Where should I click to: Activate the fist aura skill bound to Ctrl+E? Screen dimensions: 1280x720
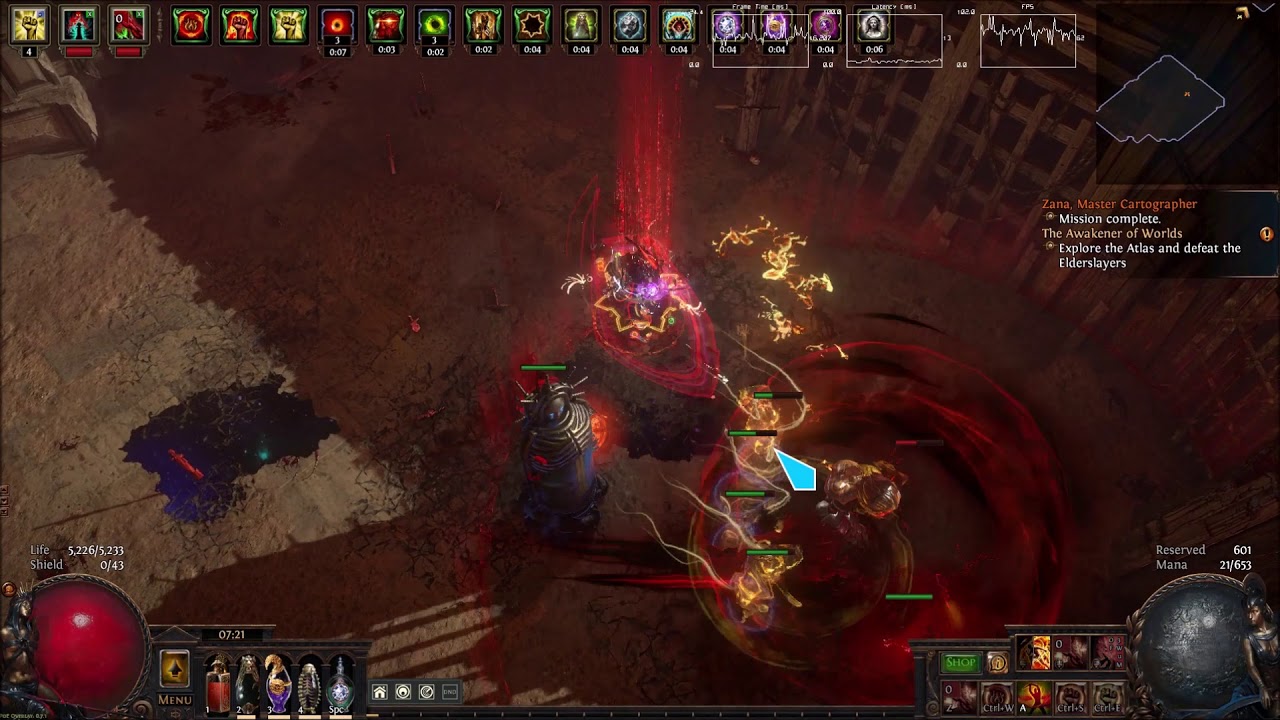coord(1108,695)
